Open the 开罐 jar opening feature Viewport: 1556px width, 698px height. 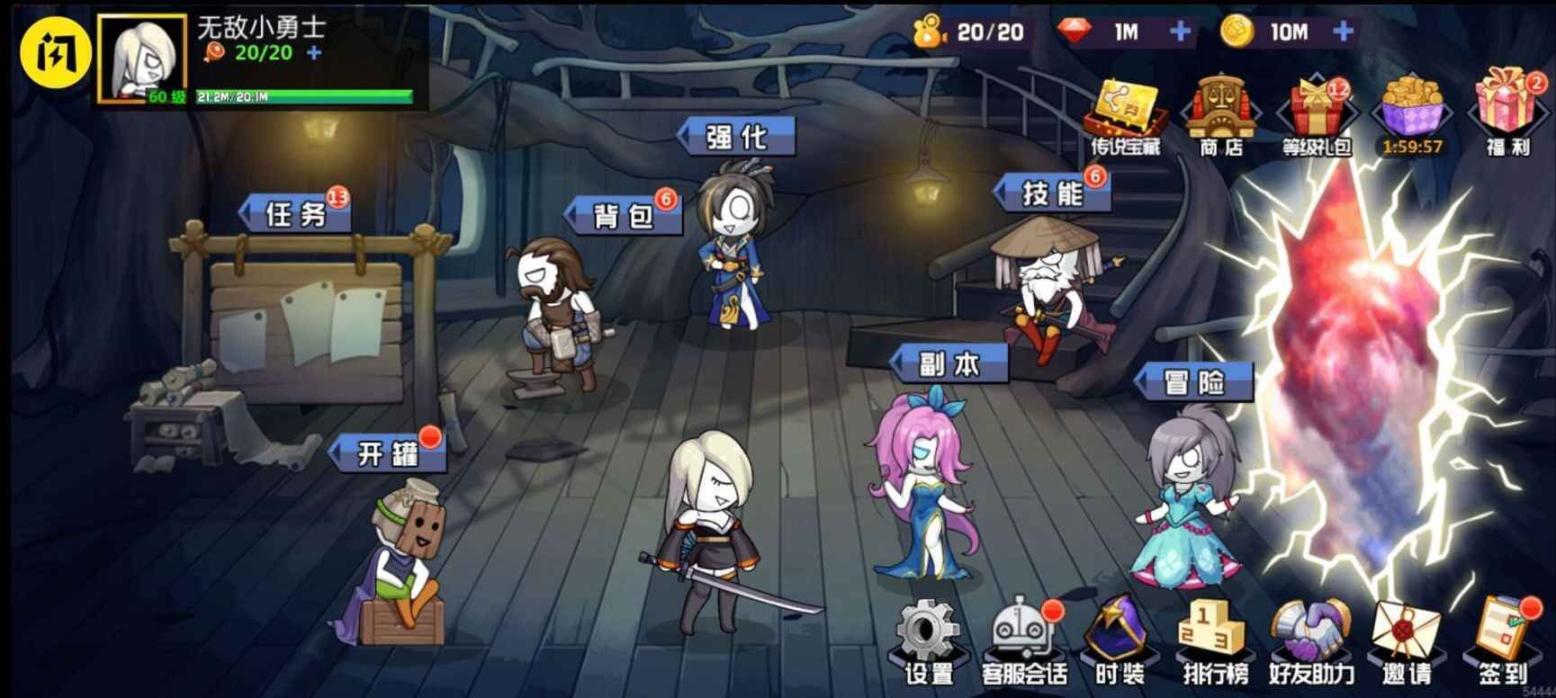387,454
